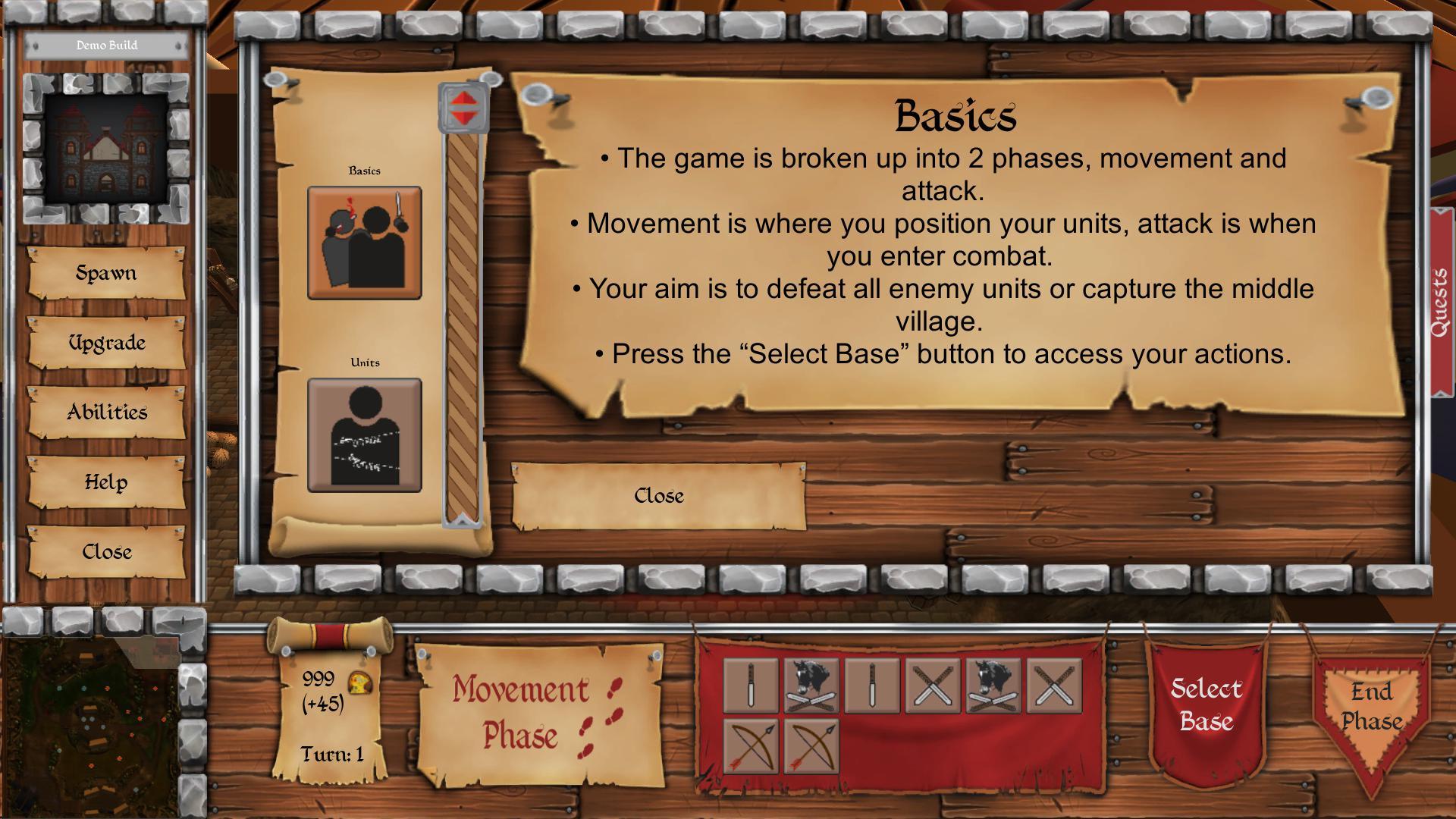Image resolution: width=1456 pixels, height=819 pixels.
Task: Open the Spawn menu
Action: pos(106,273)
